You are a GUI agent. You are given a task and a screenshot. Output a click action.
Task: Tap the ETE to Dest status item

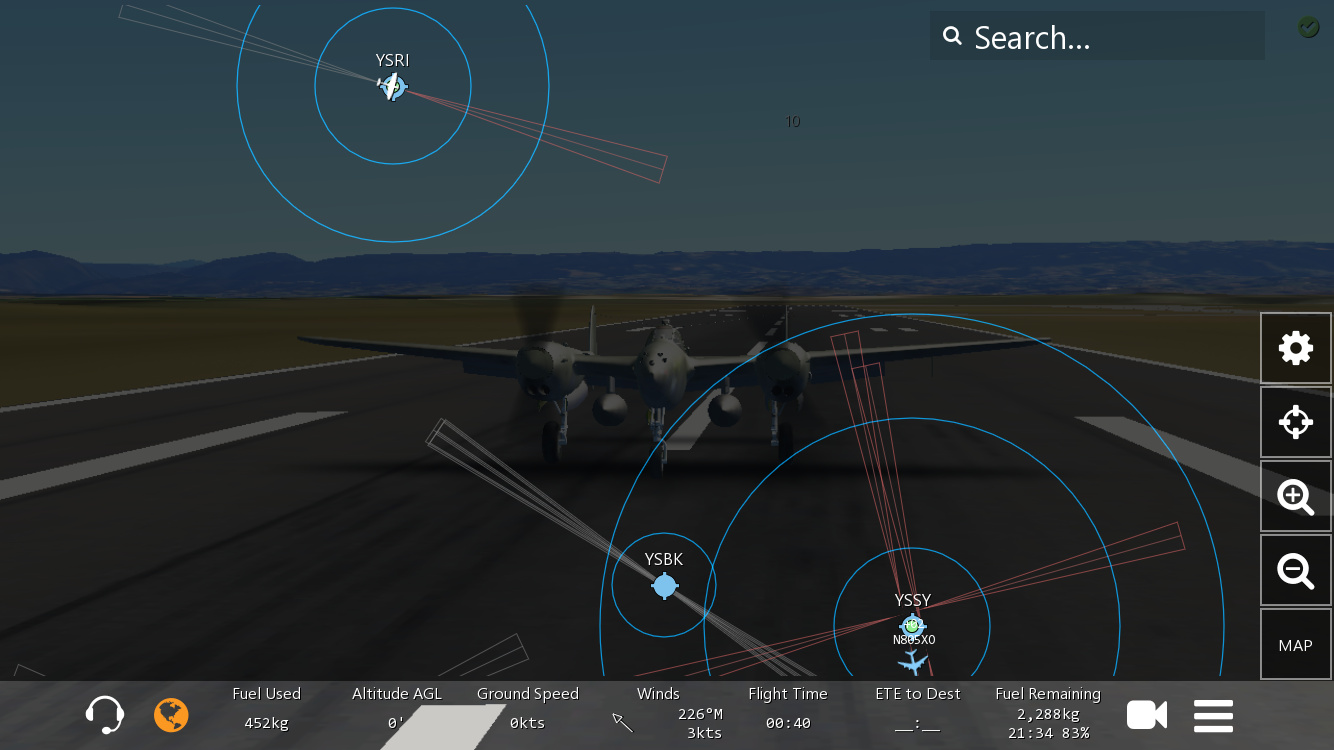pos(918,713)
